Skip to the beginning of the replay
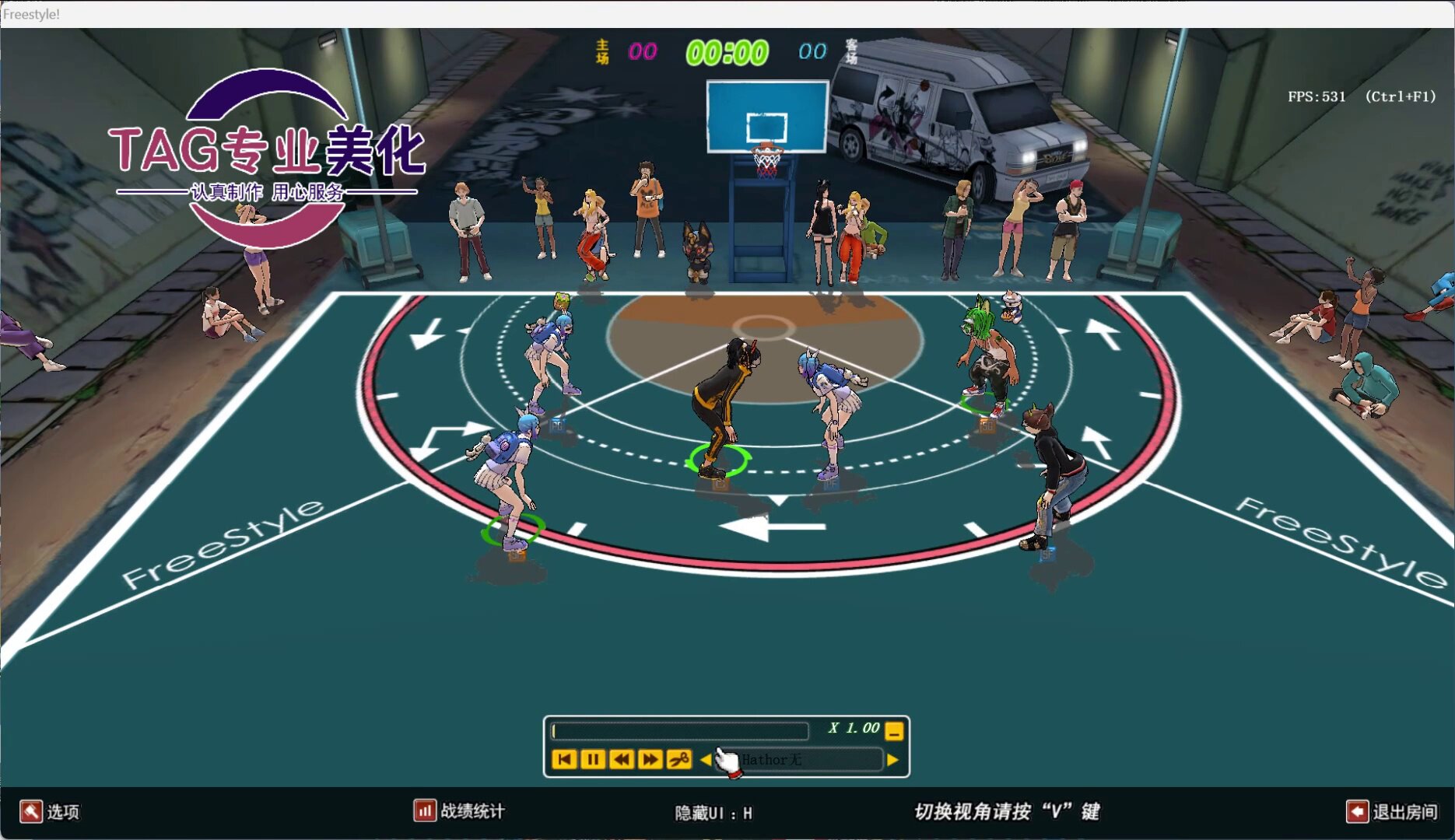Screen dimensions: 1455x840 coord(565,759)
